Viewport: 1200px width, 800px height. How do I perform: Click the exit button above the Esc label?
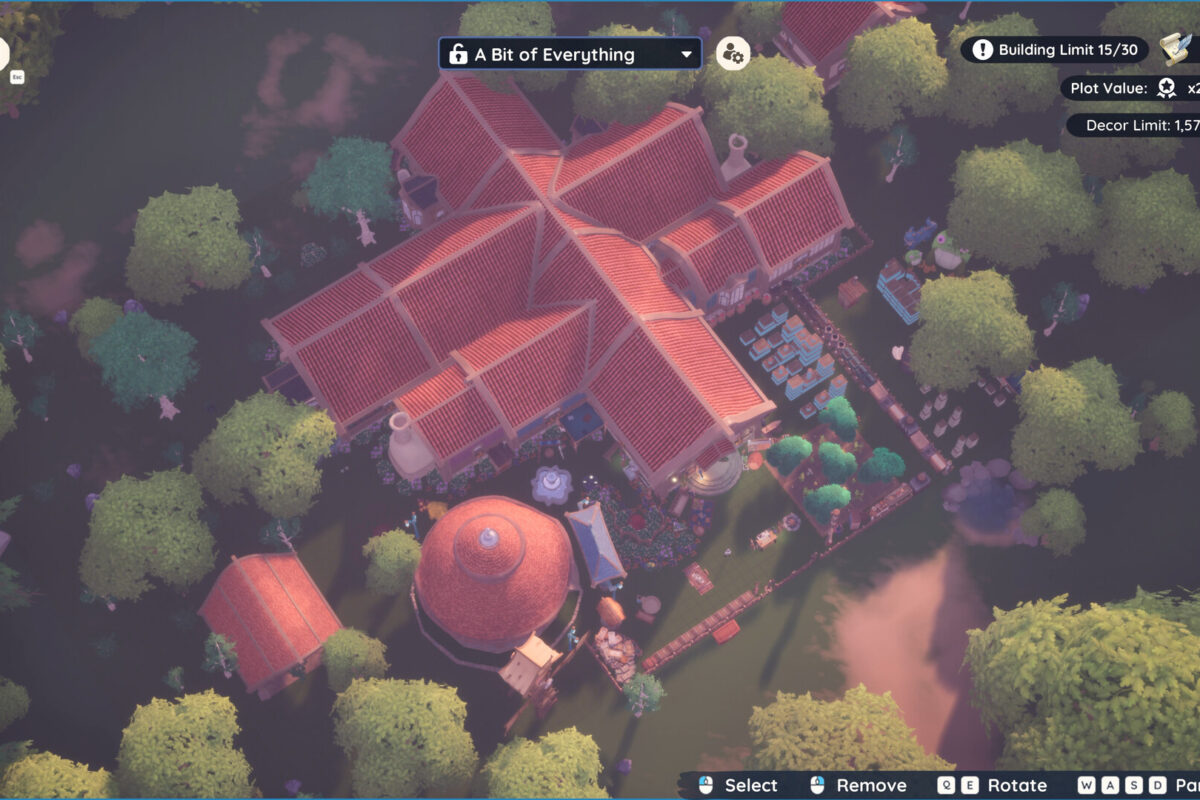tap(3, 52)
